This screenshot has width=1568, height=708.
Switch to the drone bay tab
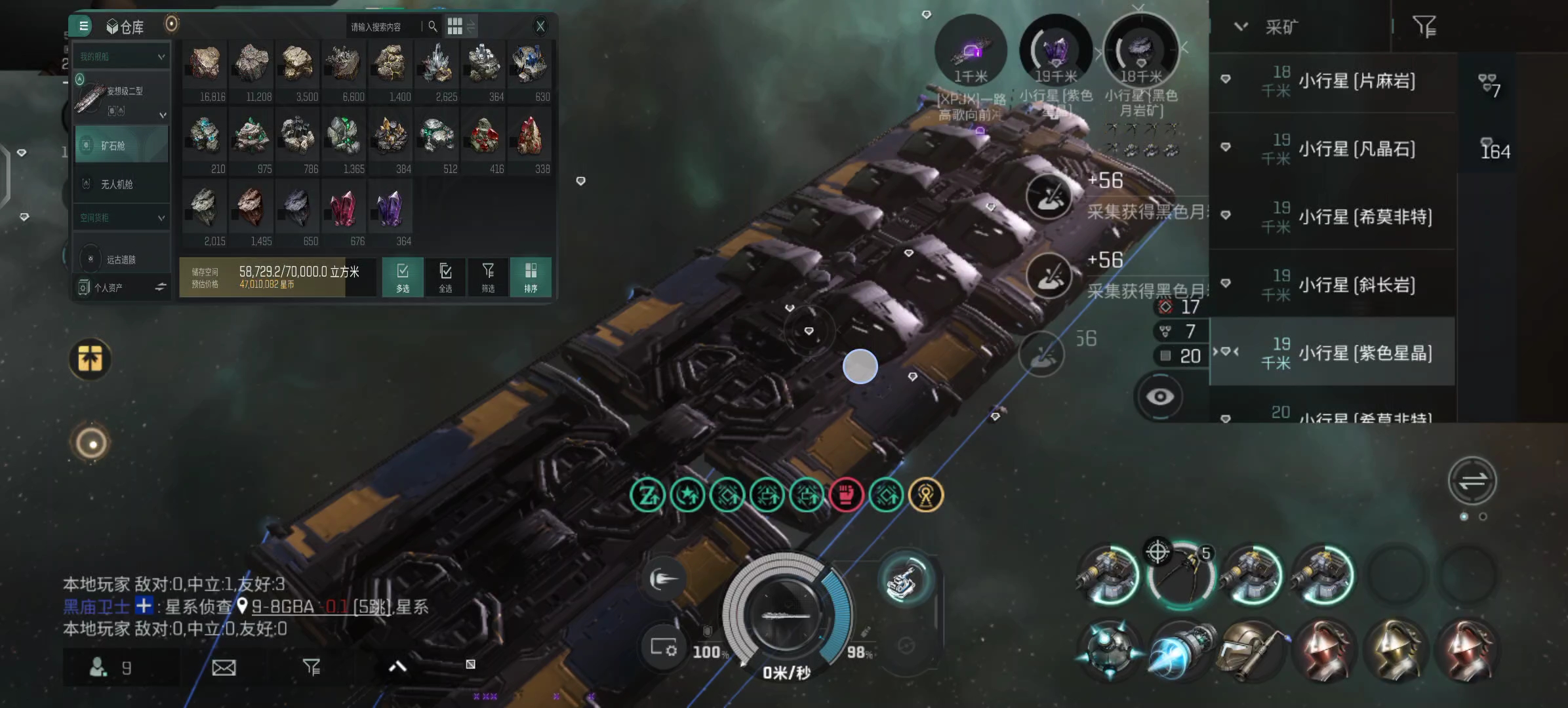click(121, 185)
